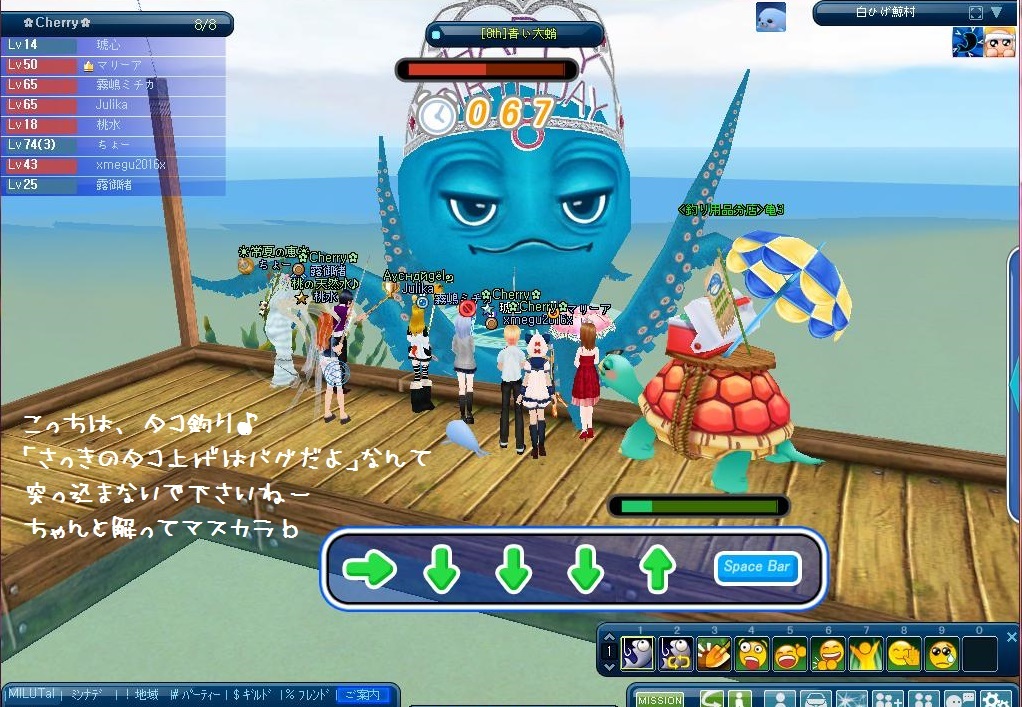Open the gear settings menu
This screenshot has width=1022, height=707.
click(x=994, y=700)
